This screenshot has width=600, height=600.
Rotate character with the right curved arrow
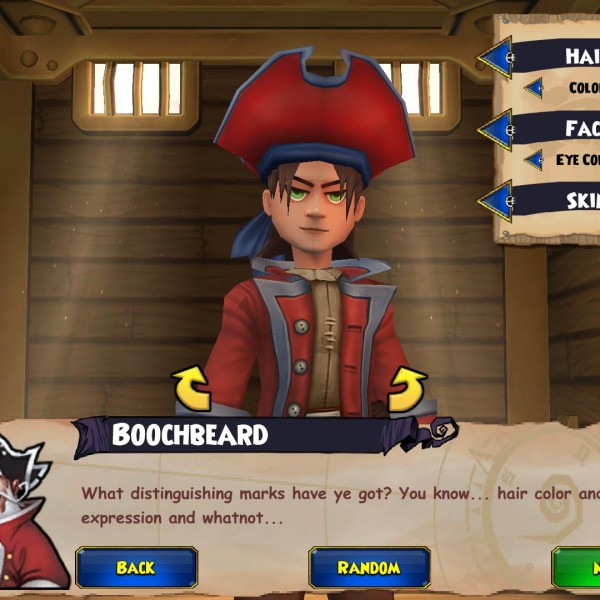point(407,387)
